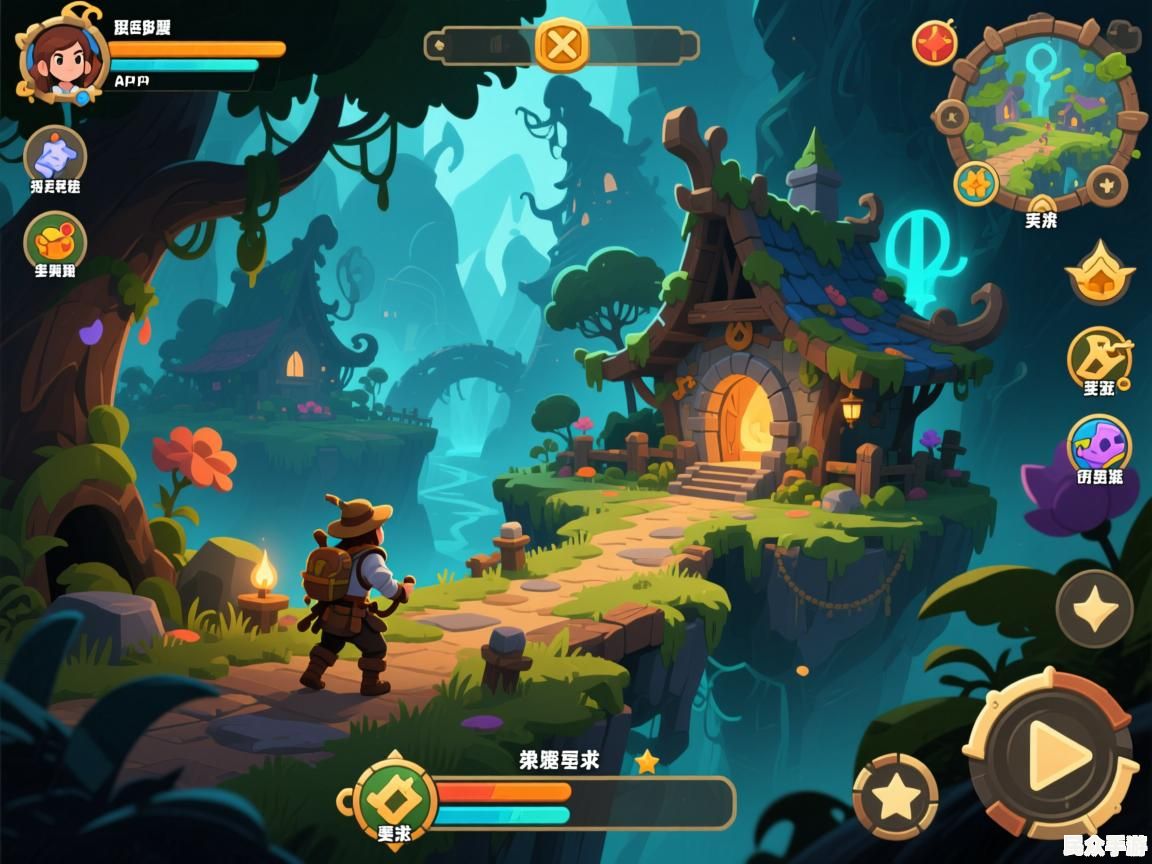Open the blue scroll icon
Viewport: 1152px width, 864px height.
(55, 157)
